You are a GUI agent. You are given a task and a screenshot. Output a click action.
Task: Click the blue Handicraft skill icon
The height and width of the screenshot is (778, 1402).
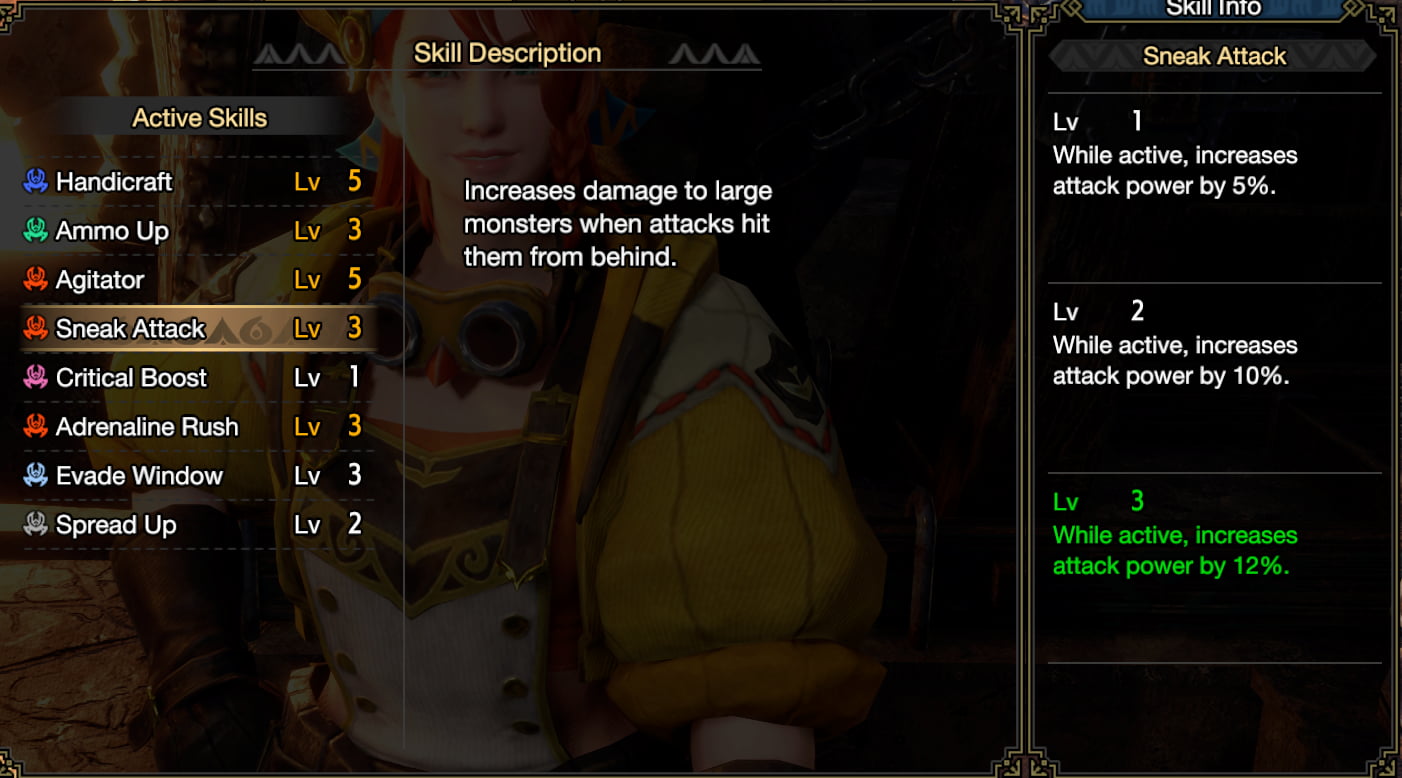[x=35, y=182]
